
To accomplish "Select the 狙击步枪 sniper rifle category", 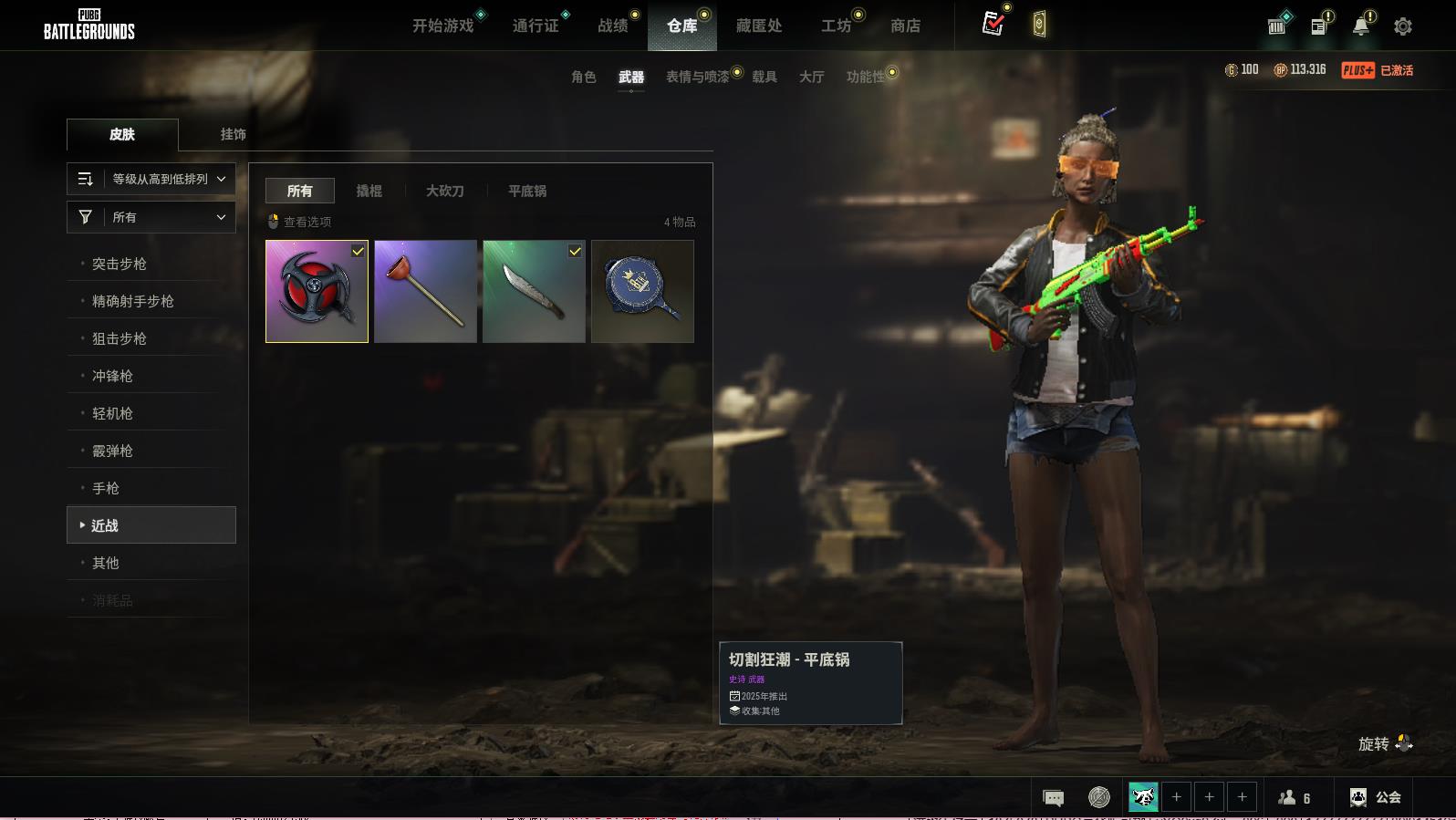I will click(x=120, y=338).
